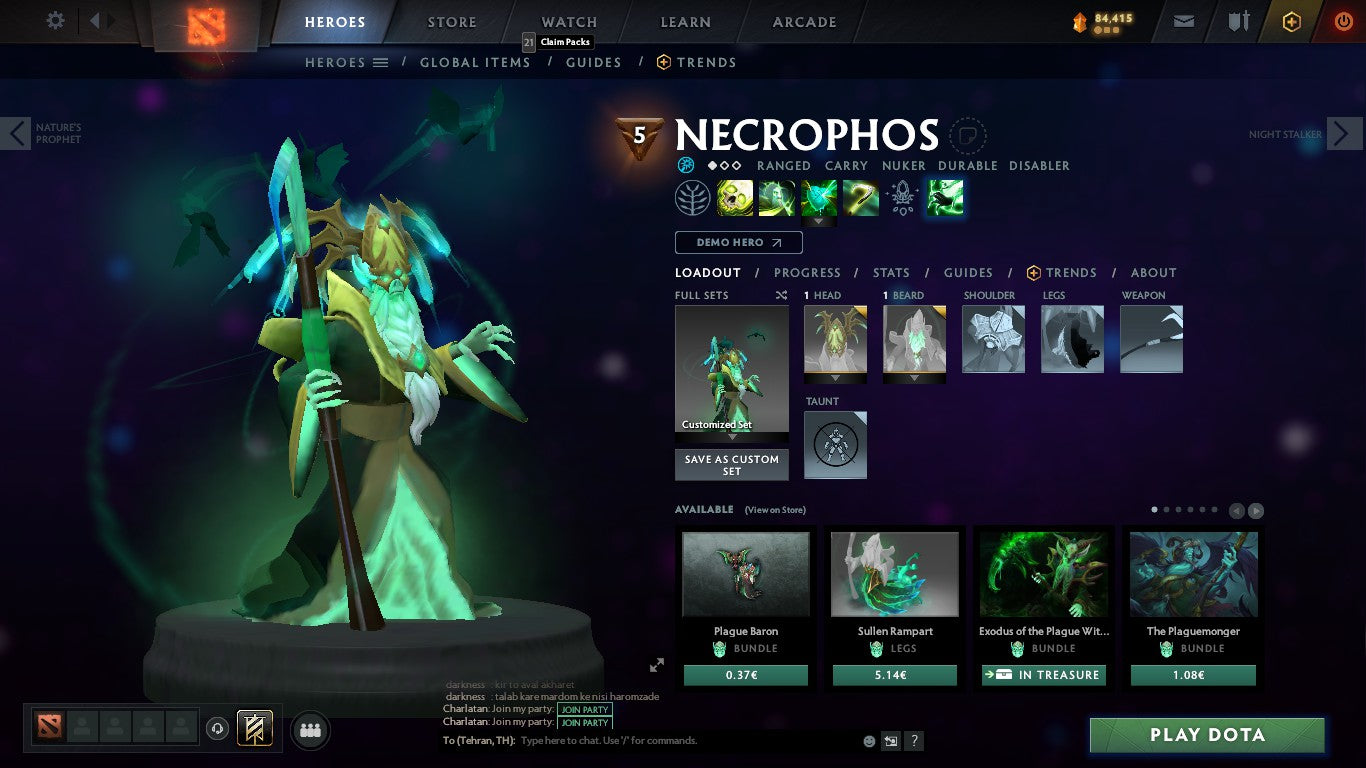1366x768 pixels.
Task: Select the Death Pulse skull ability icon
Action: pyautogui.click(x=735, y=197)
